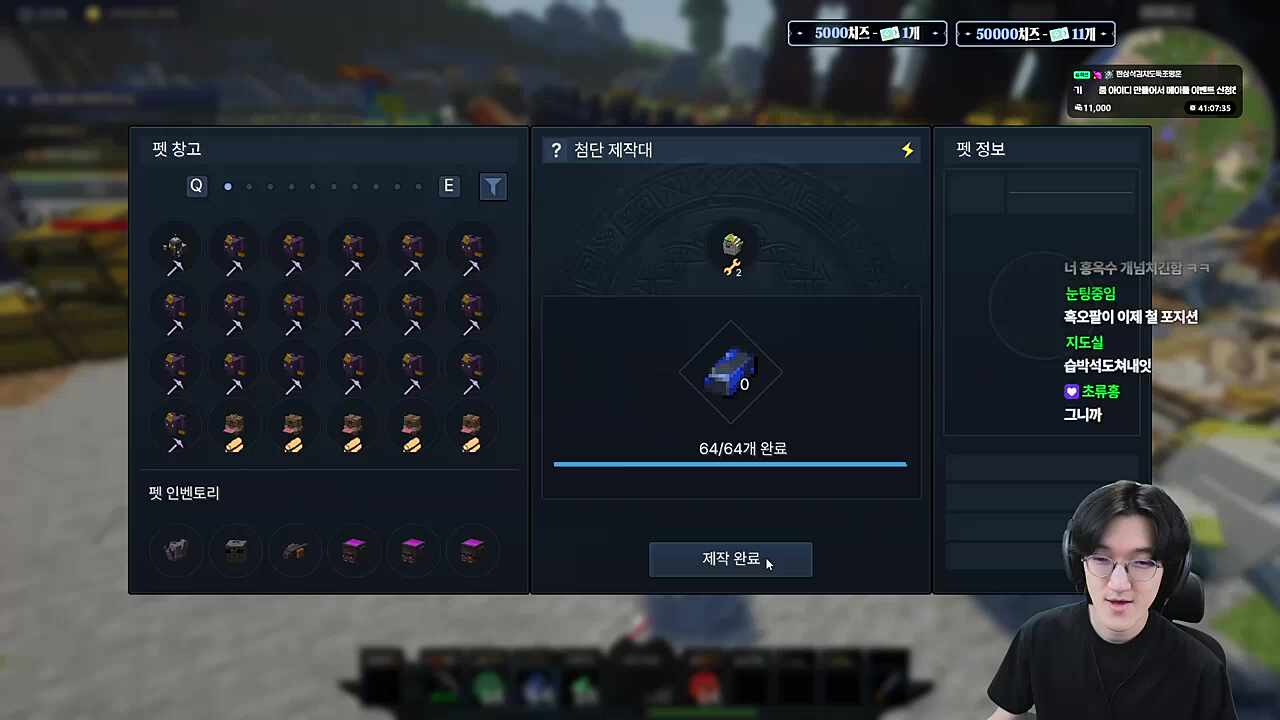The width and height of the screenshot is (1280, 720).
Task: Select the blue pickaxe crafting result item
Action: point(730,372)
